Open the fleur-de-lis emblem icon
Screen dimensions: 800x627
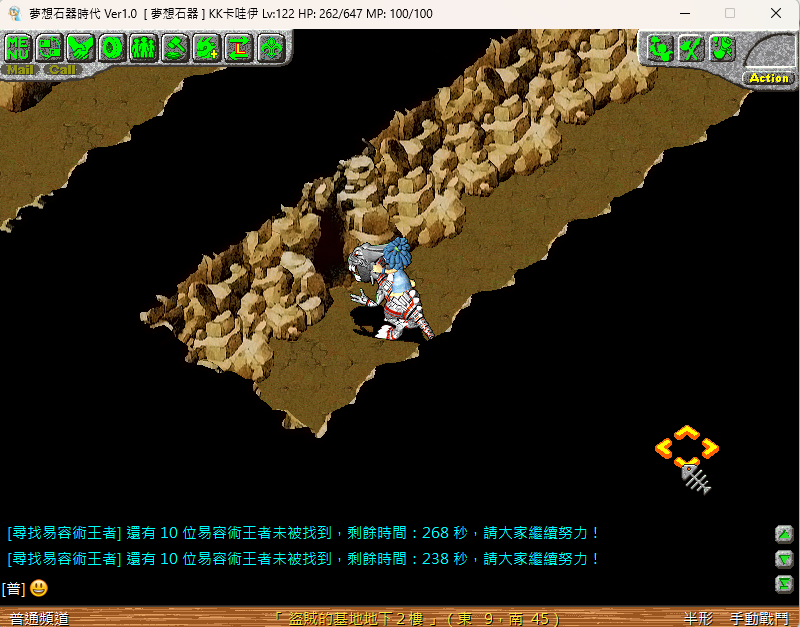(x=270, y=47)
